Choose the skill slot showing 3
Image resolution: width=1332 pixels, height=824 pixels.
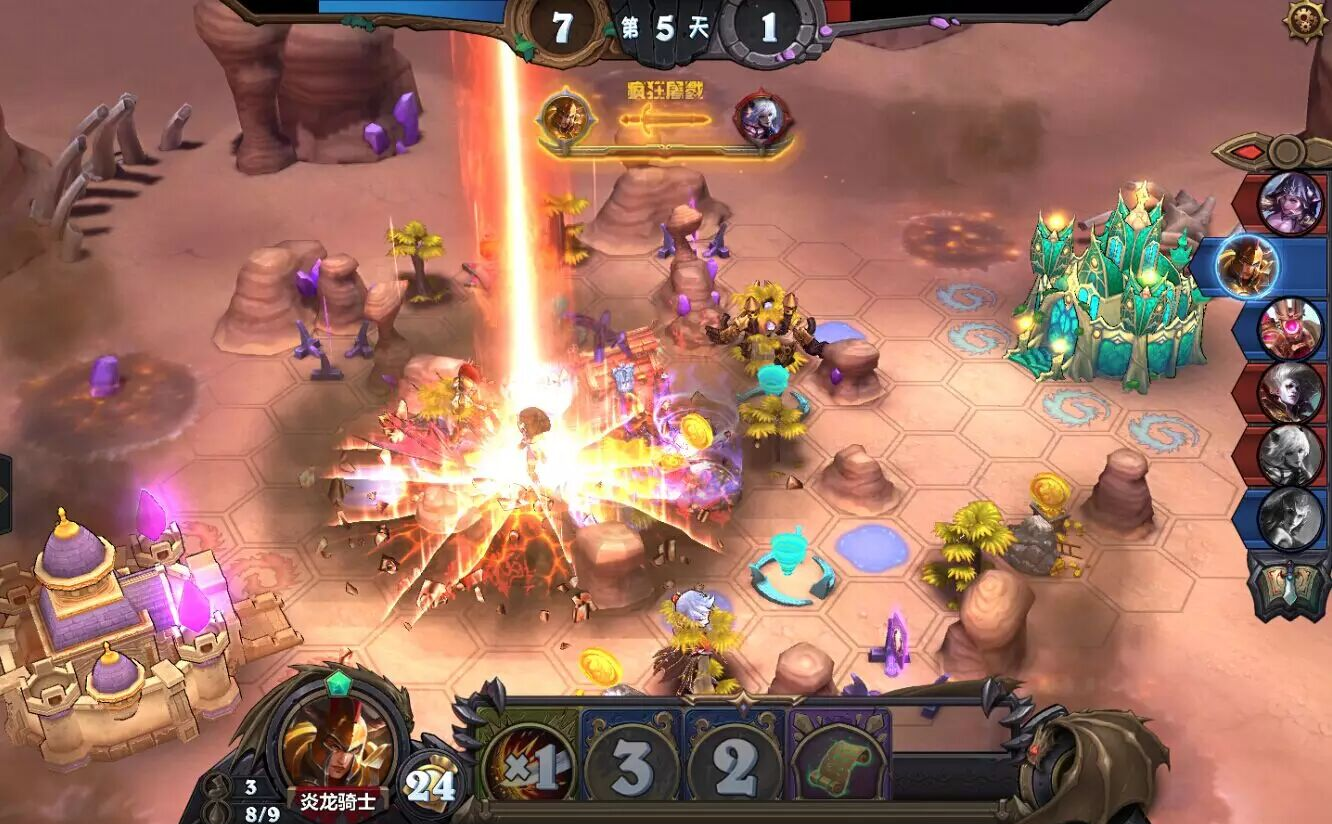(631, 767)
